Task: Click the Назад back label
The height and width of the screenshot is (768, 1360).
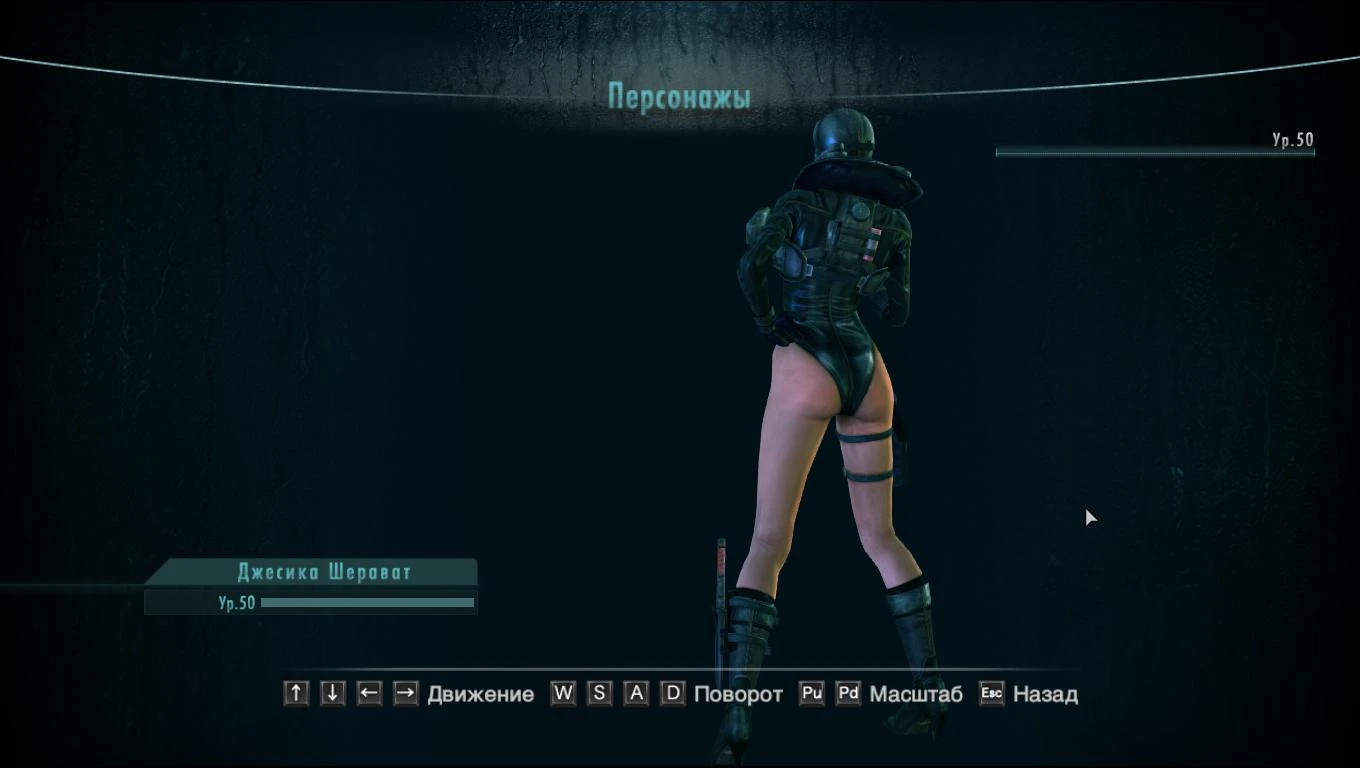Action: (x=1044, y=693)
